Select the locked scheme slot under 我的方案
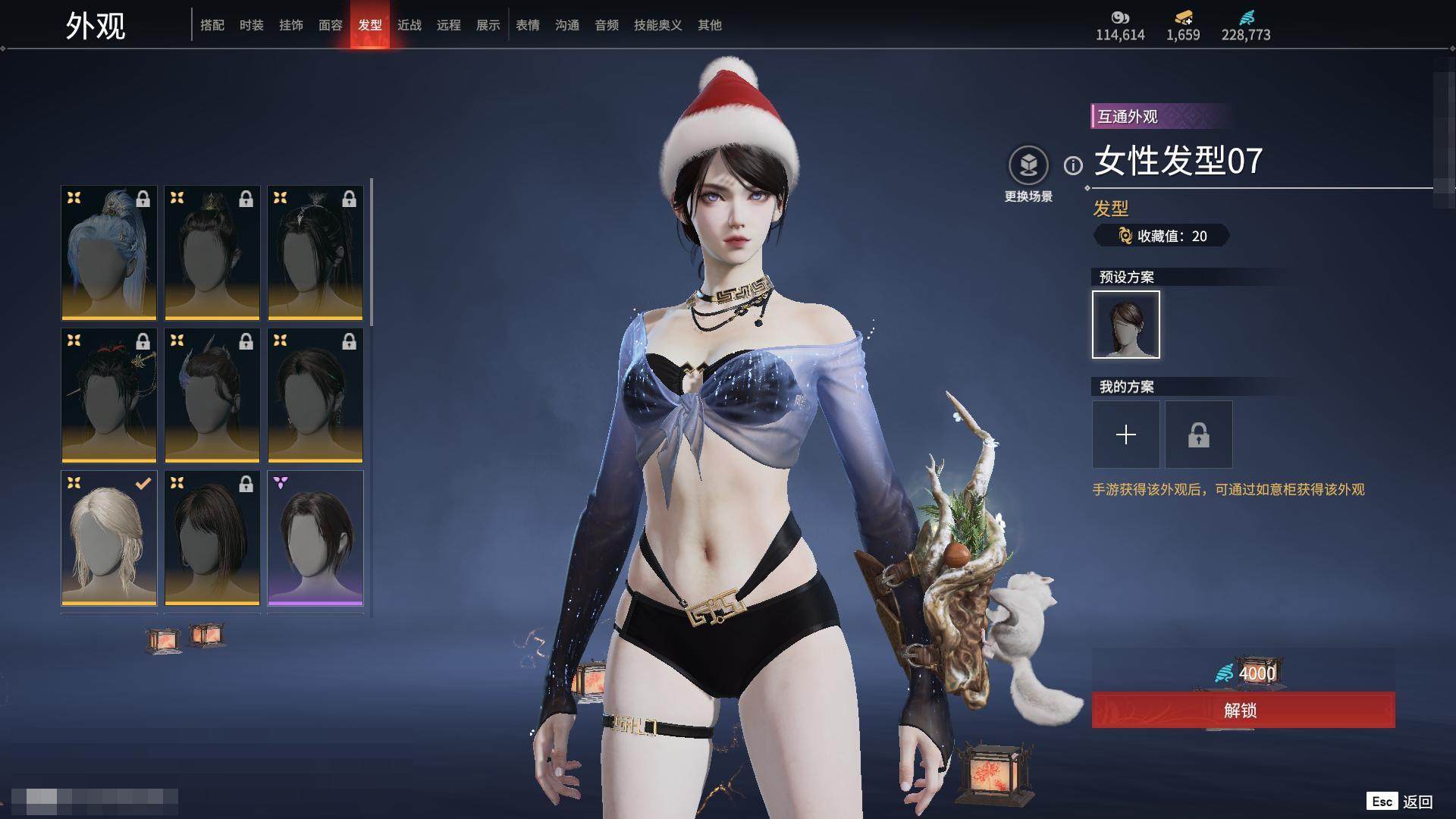The image size is (1456, 819). tap(1199, 435)
